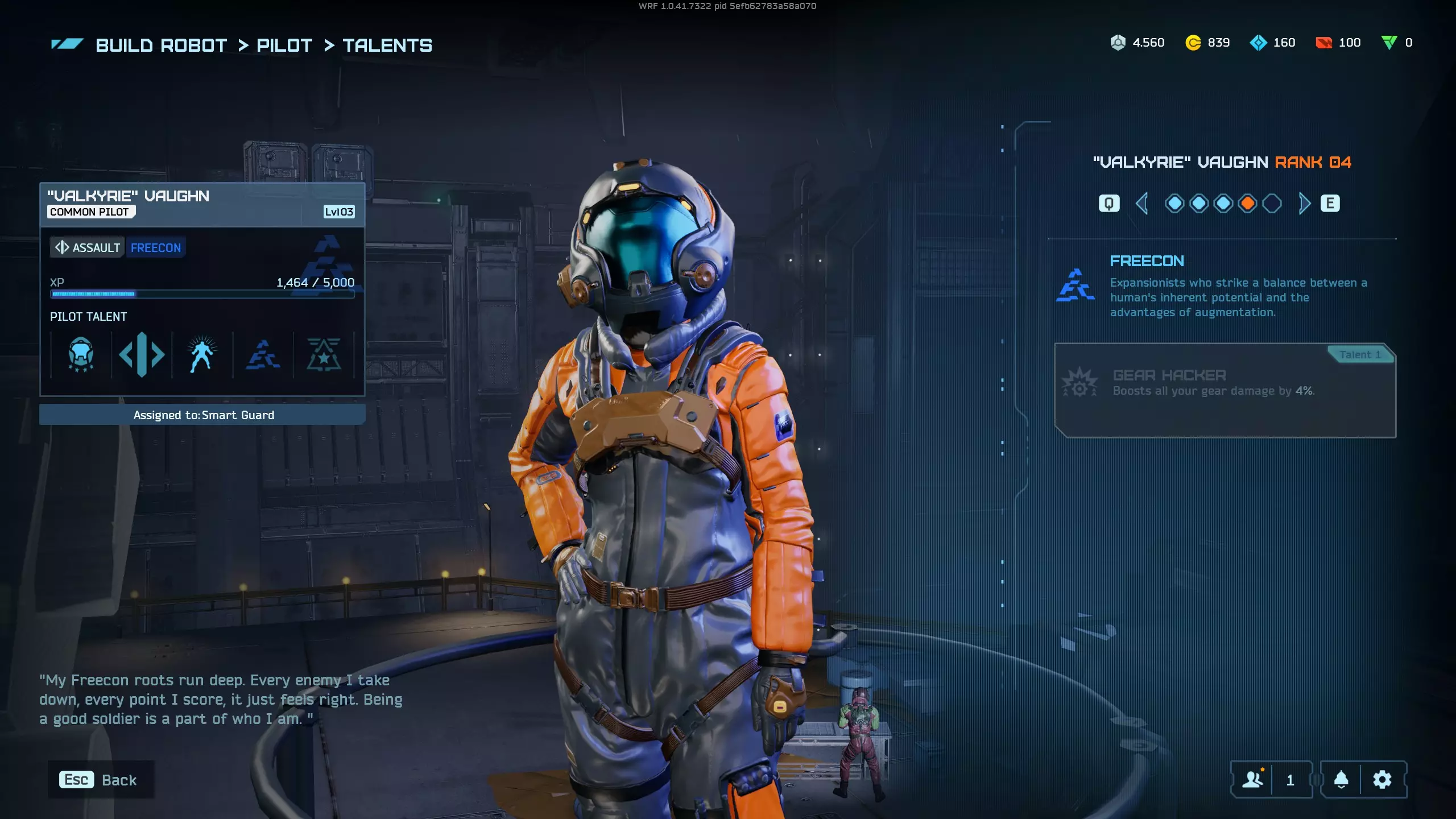Show next rank with right arrow

point(1304,203)
